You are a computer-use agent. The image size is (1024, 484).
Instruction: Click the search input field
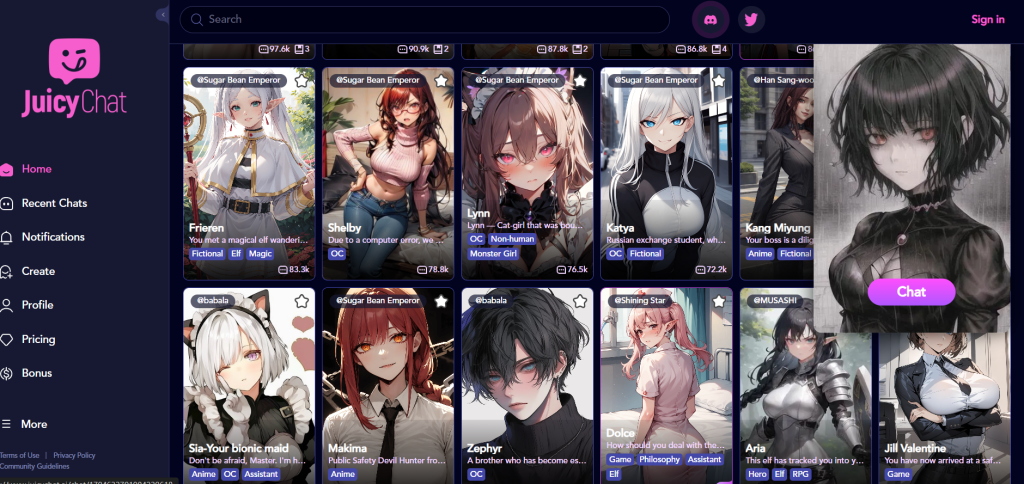(430, 19)
